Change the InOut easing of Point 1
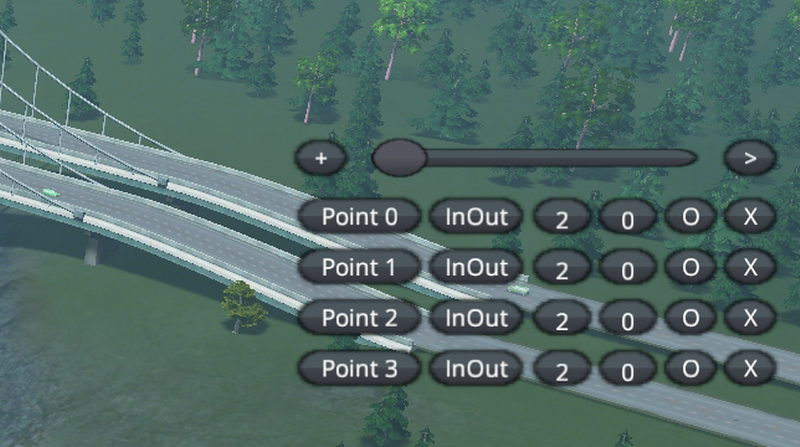800x447 pixels. 476,267
